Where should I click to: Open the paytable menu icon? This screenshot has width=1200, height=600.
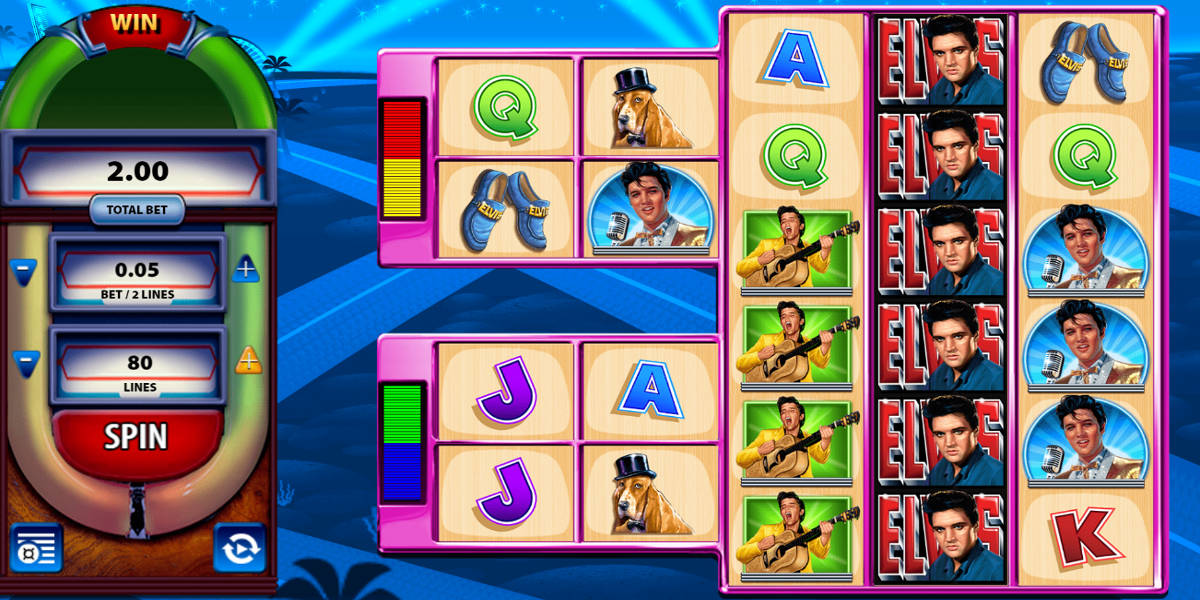point(36,547)
